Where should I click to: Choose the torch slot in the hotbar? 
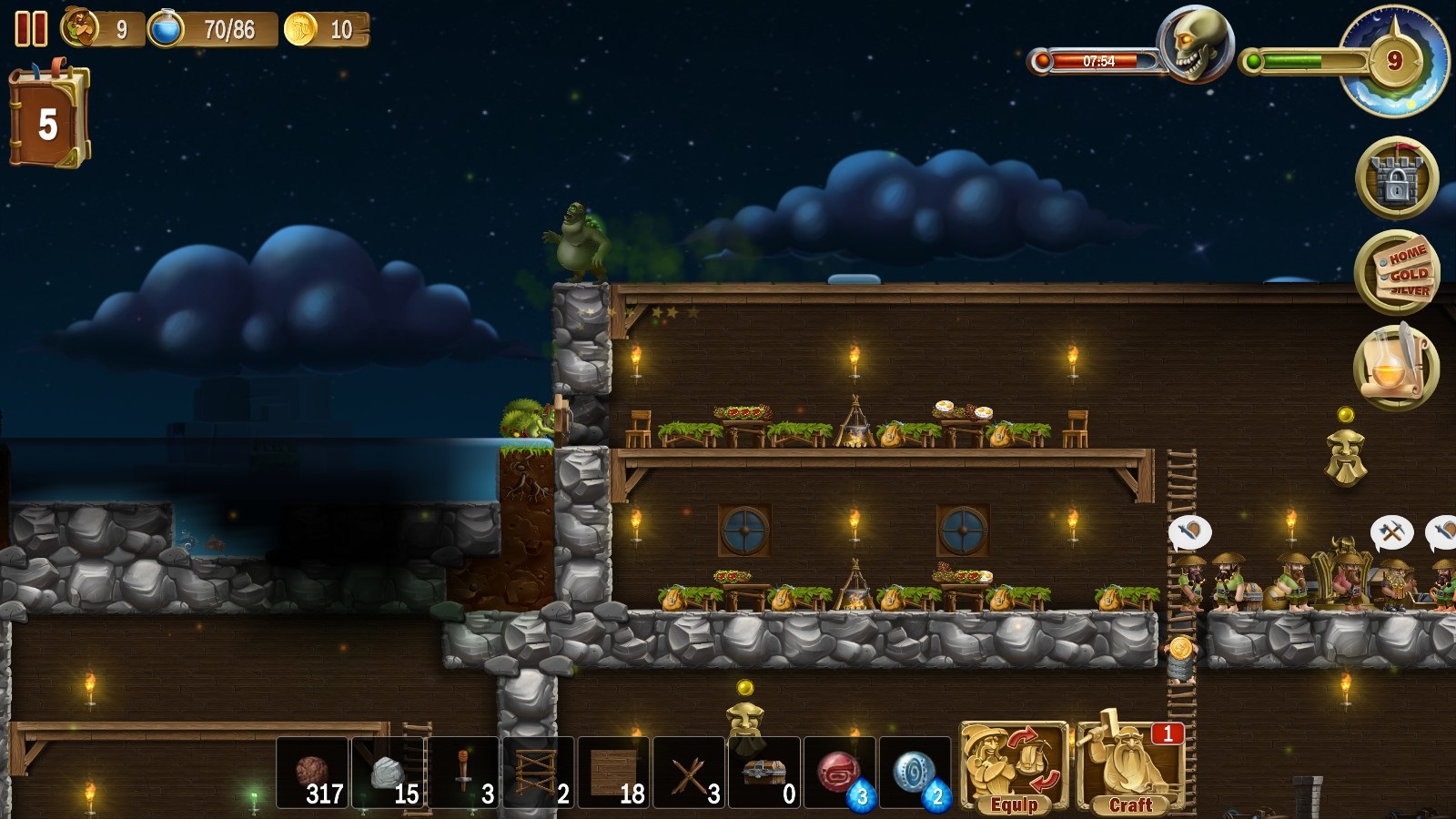[463, 773]
